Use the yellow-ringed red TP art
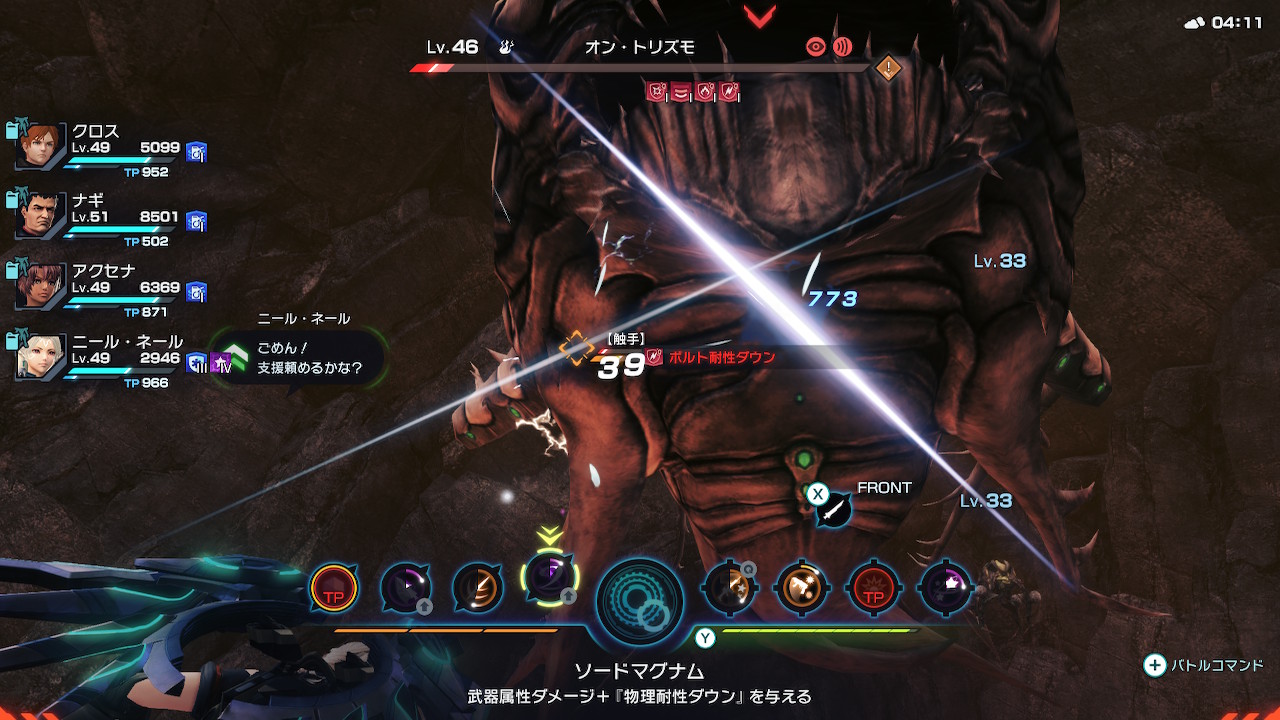Image resolution: width=1280 pixels, height=720 pixels. click(334, 587)
